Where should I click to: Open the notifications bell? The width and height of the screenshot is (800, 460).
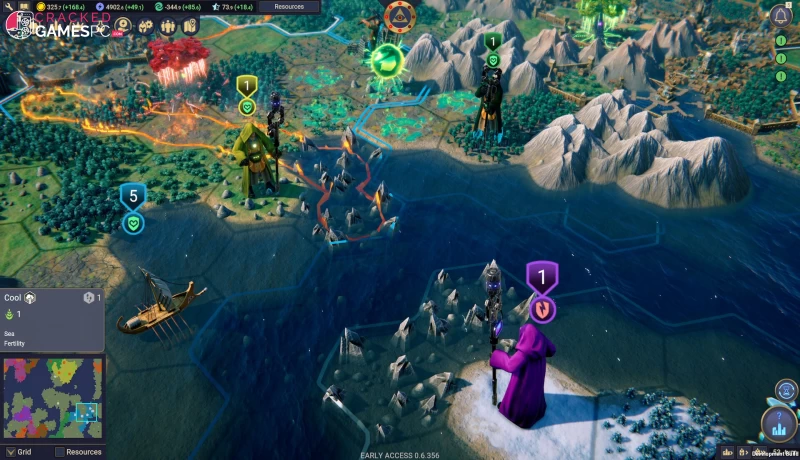[780, 14]
